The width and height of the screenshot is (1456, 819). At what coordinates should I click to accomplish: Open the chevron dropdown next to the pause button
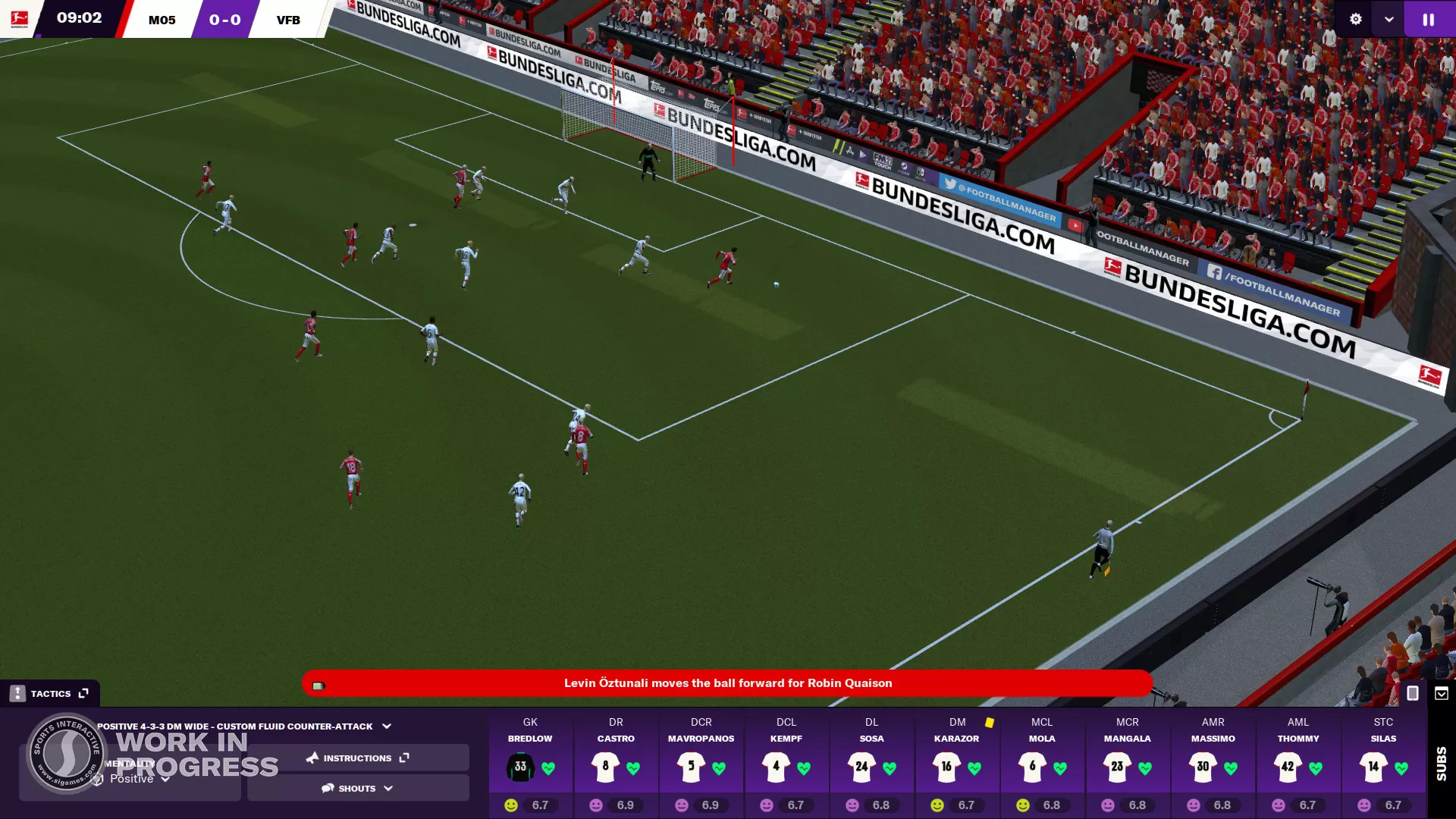pyautogui.click(x=1388, y=19)
